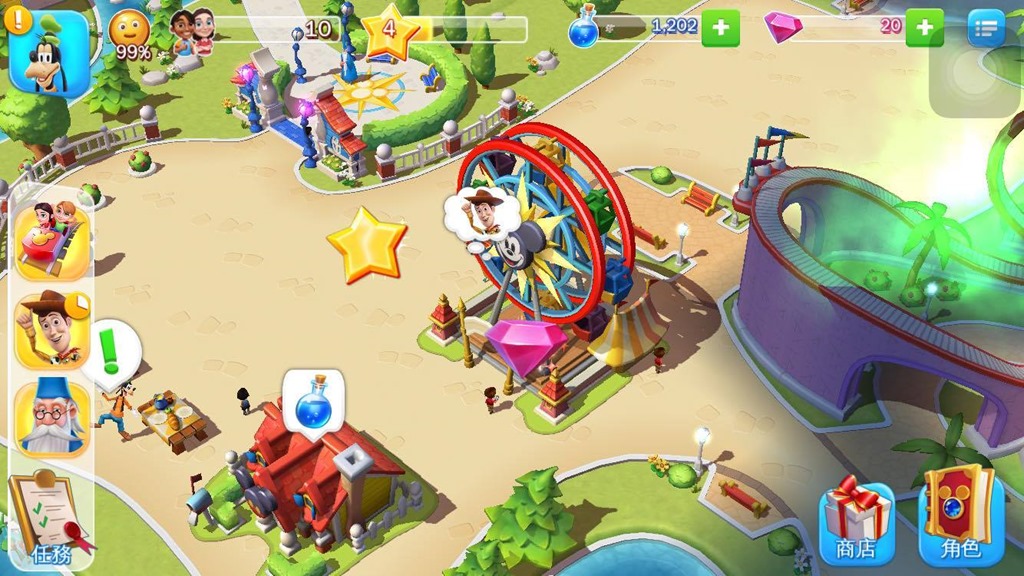
Task: Tap the level 4 star badge
Action: [x=391, y=31]
